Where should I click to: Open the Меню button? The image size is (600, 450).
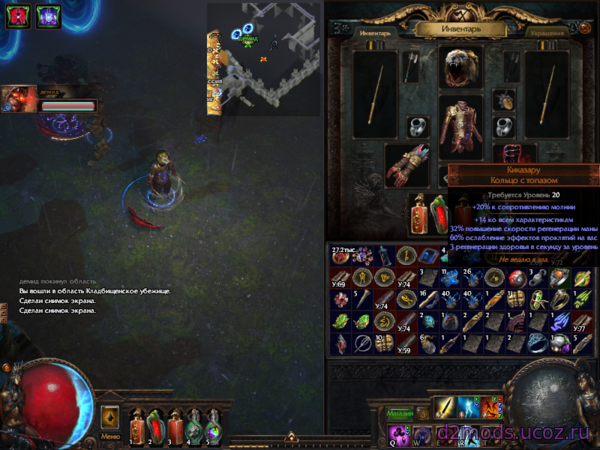click(110, 418)
